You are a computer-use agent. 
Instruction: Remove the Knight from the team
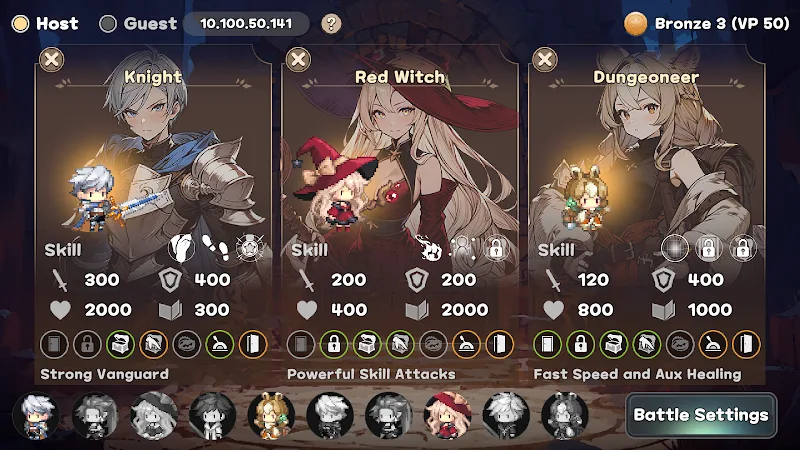pos(51,60)
